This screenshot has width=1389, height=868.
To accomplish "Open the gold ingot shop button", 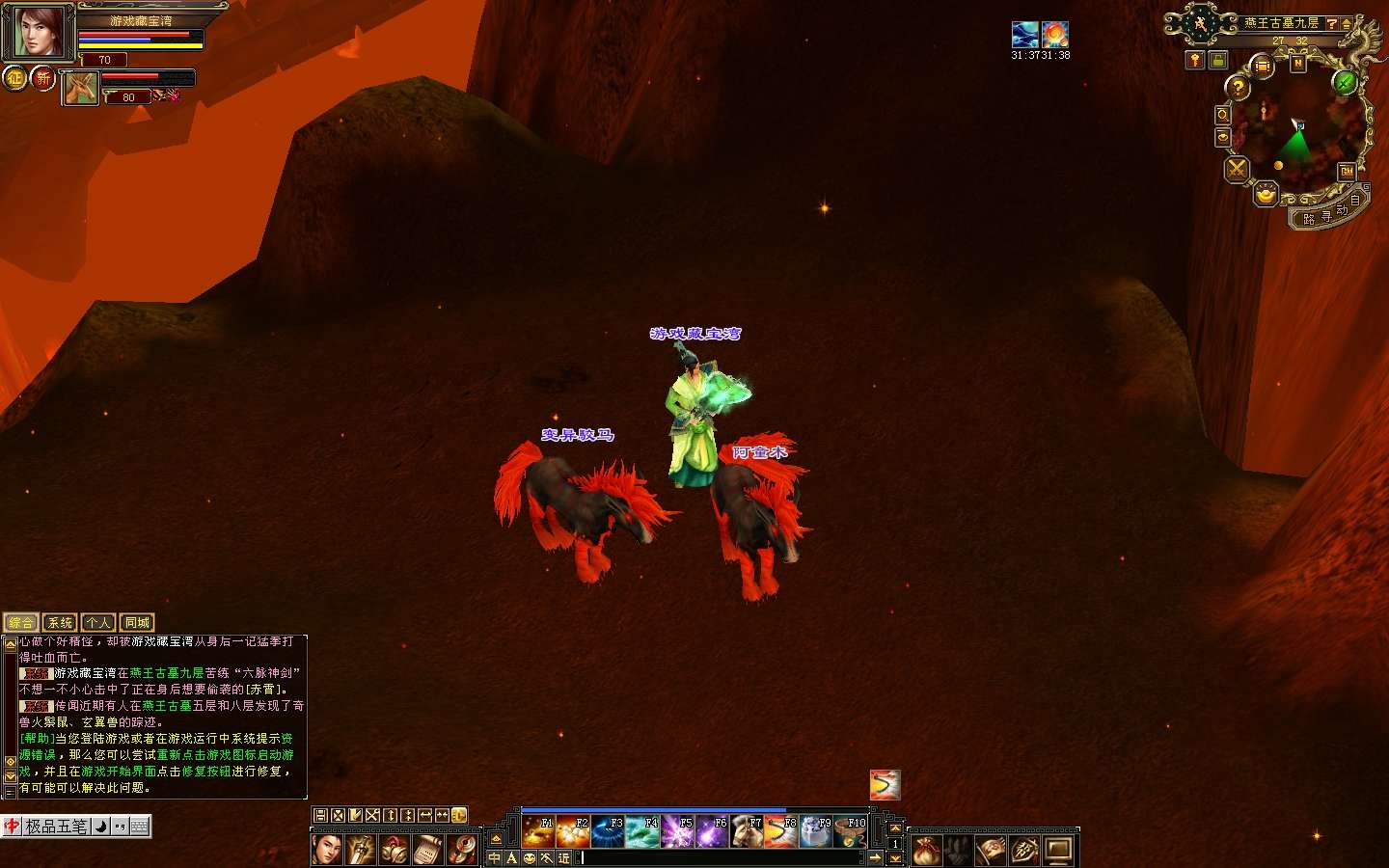I will (1266, 196).
